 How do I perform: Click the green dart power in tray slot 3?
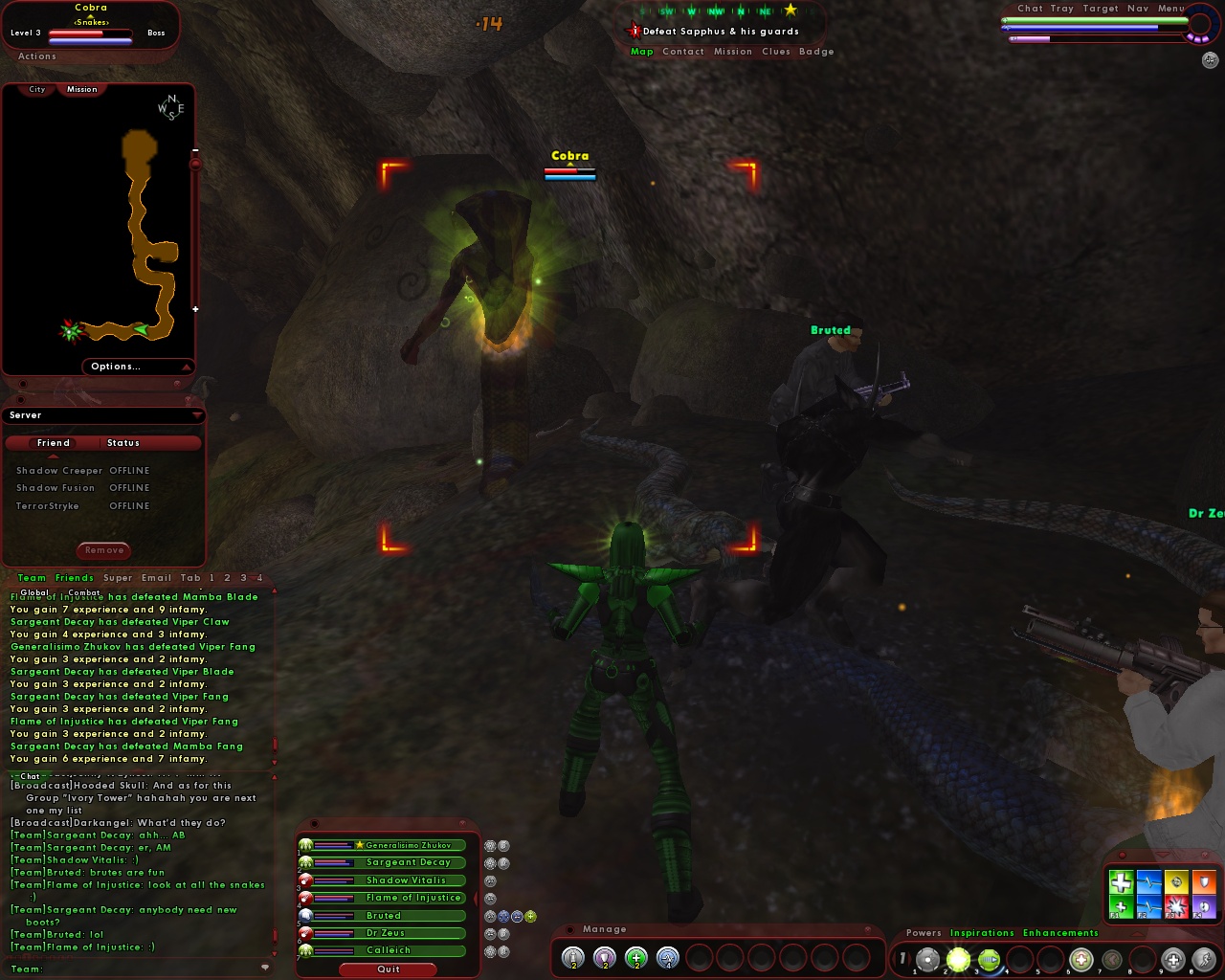(989, 960)
